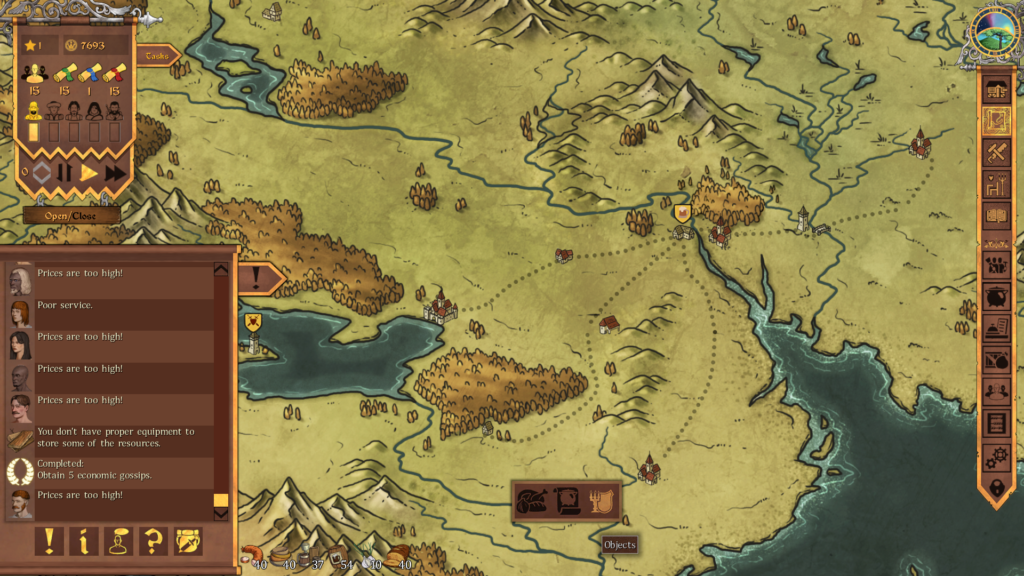Open the Tasks banner
This screenshot has width=1024, height=576.
[x=157, y=56]
